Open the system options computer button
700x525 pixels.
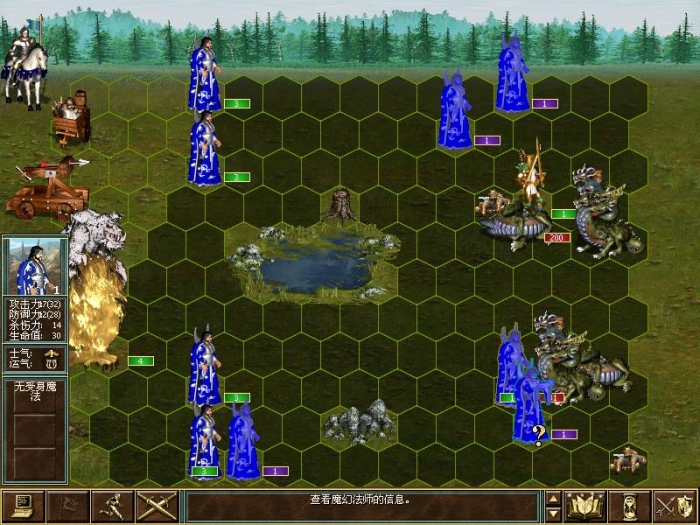click(x=22, y=506)
